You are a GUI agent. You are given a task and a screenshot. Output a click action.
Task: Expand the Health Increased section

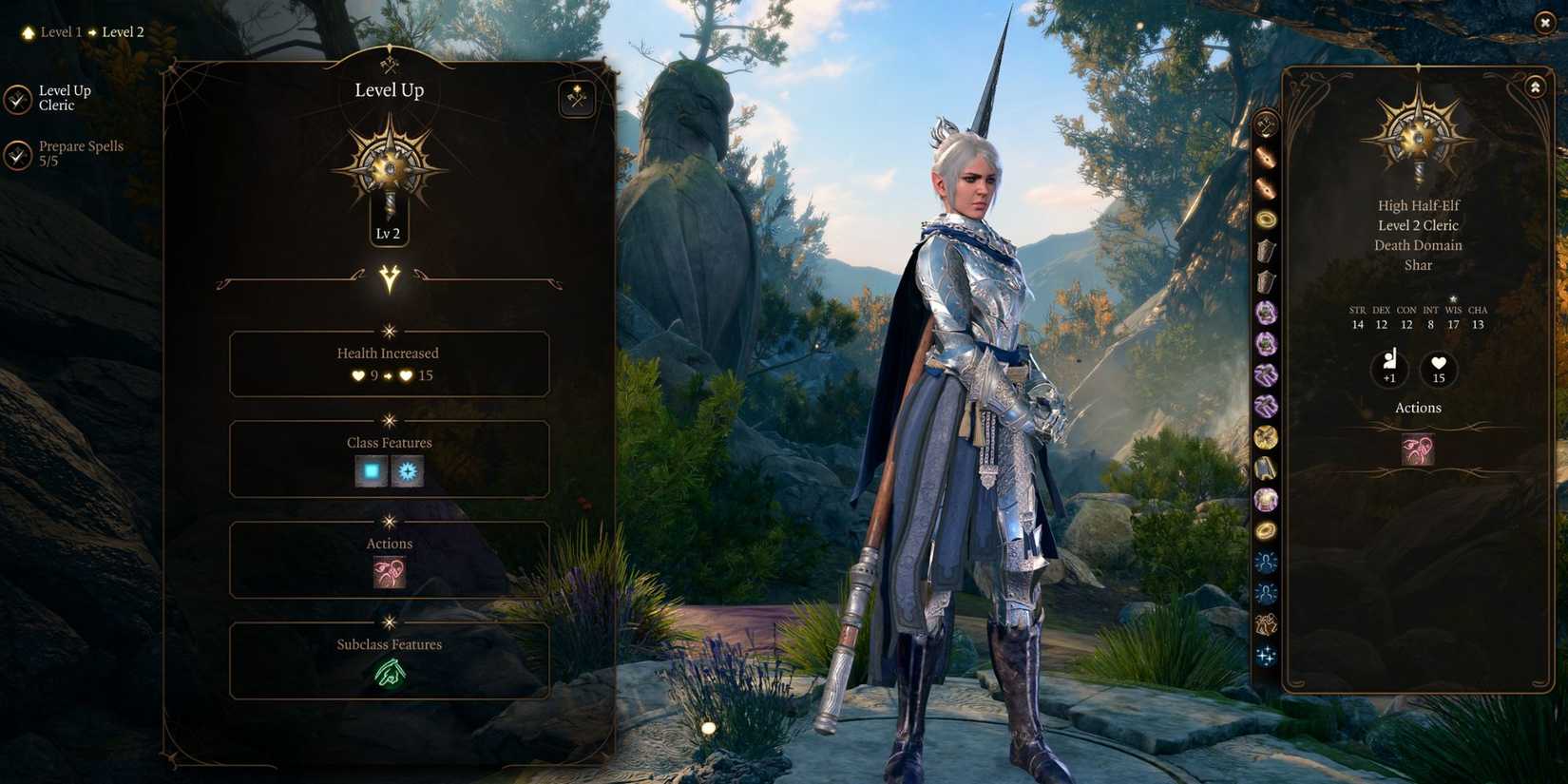[389, 353]
